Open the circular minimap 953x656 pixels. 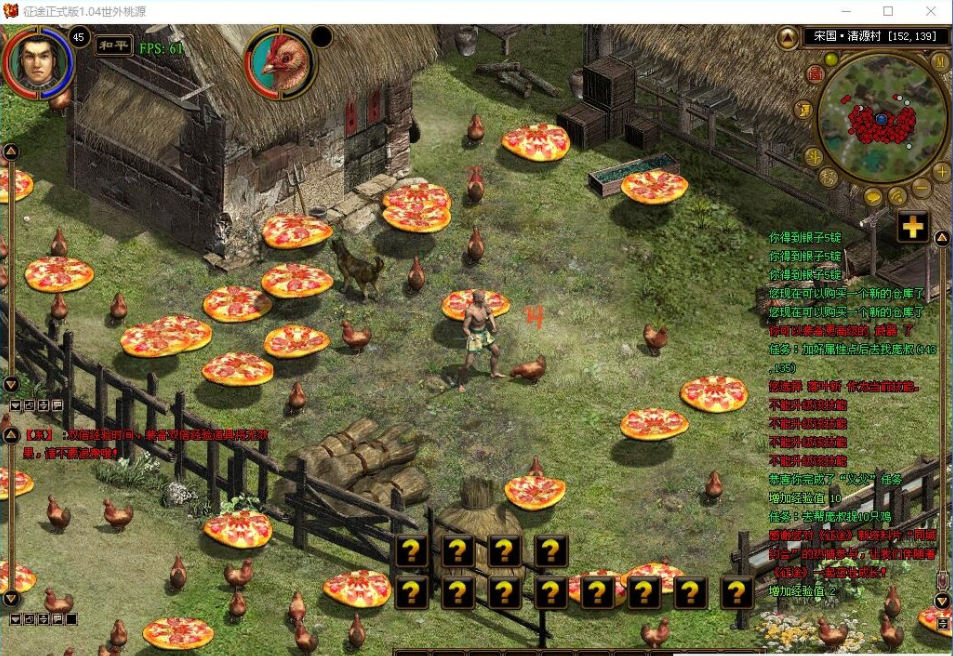coord(881,118)
